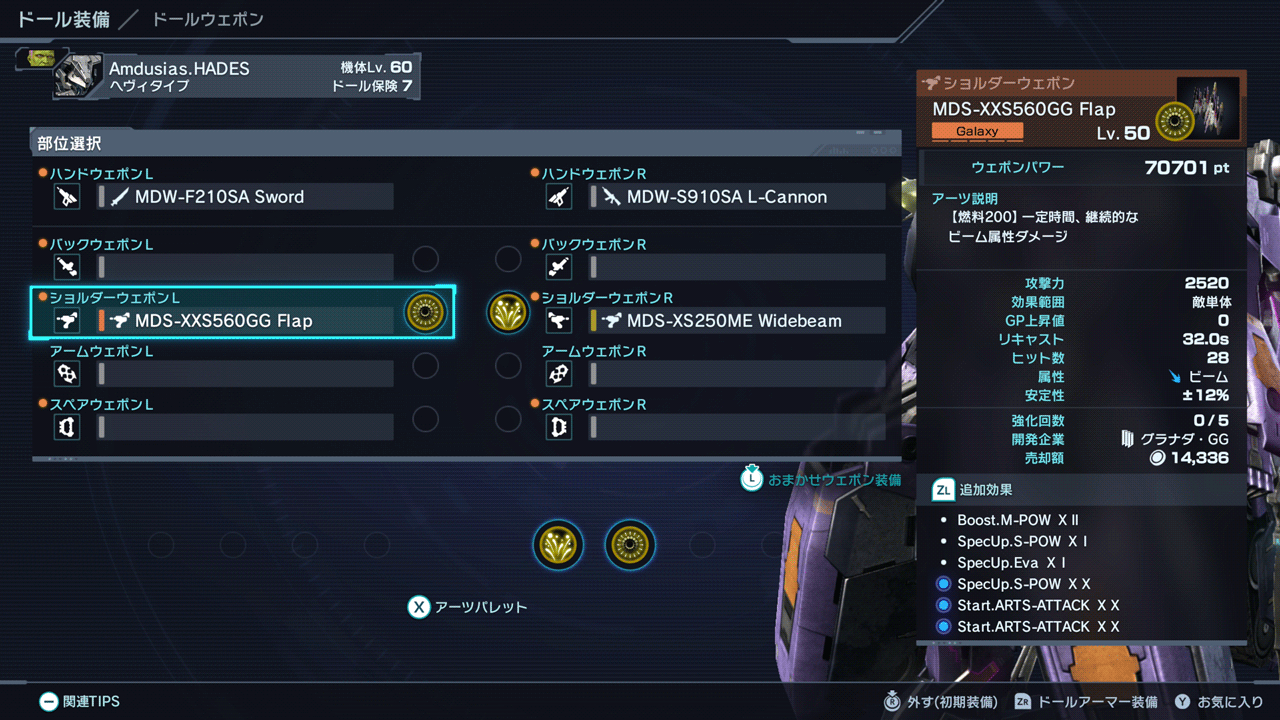
Task: Choose the empty Back Weapon R slot
Action: [x=737, y=267]
